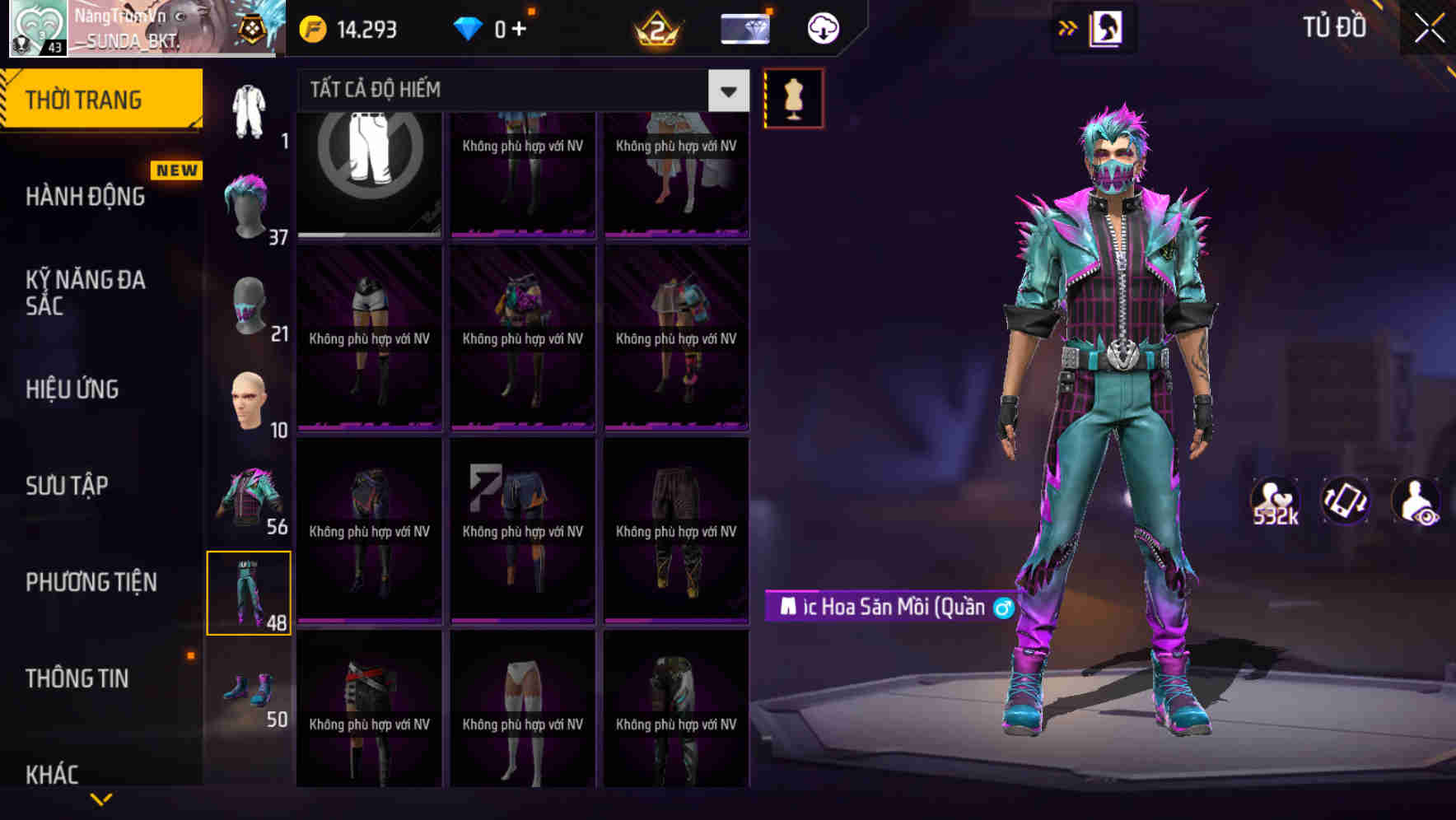
Task: Click the rank crown badge showing 2
Action: [655, 30]
